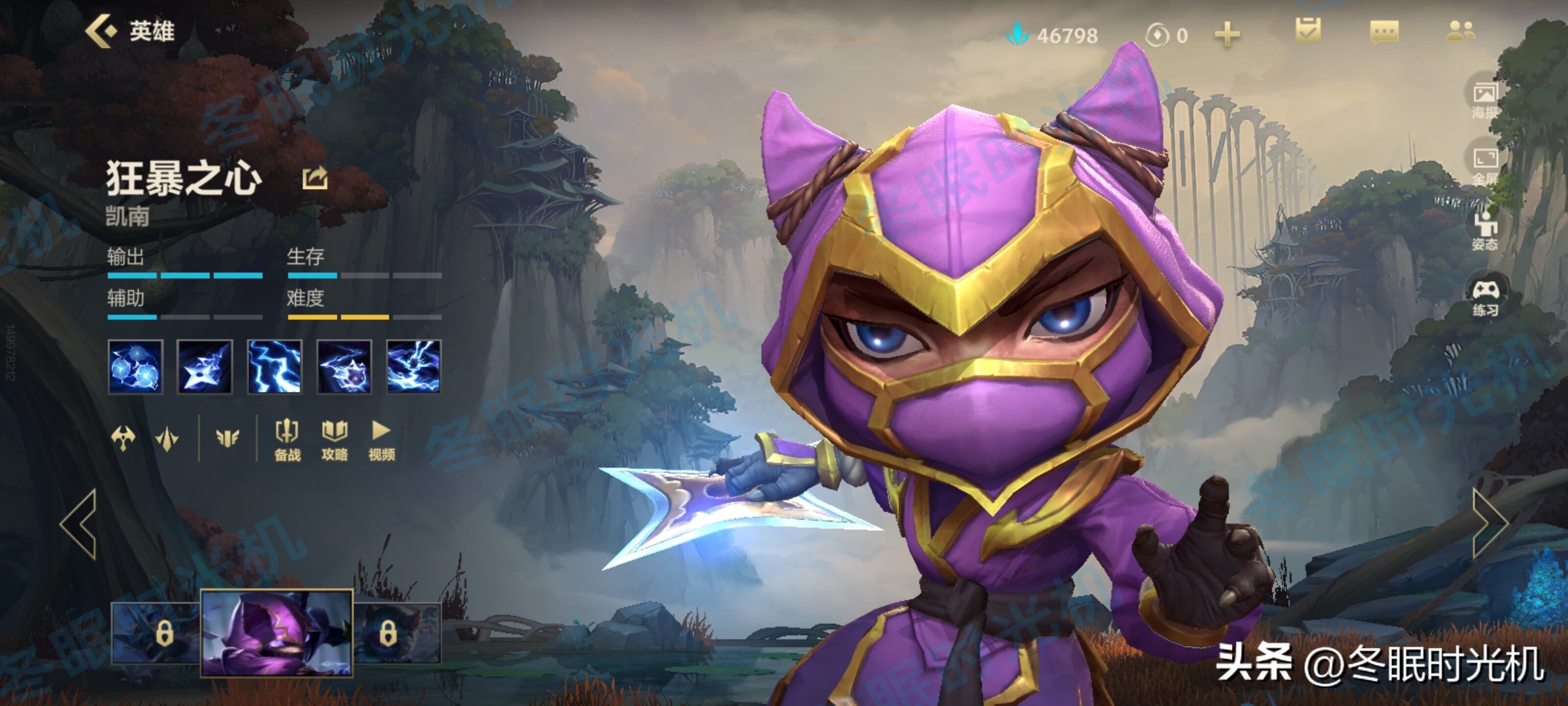Open the 攻略 guide button

(334, 440)
